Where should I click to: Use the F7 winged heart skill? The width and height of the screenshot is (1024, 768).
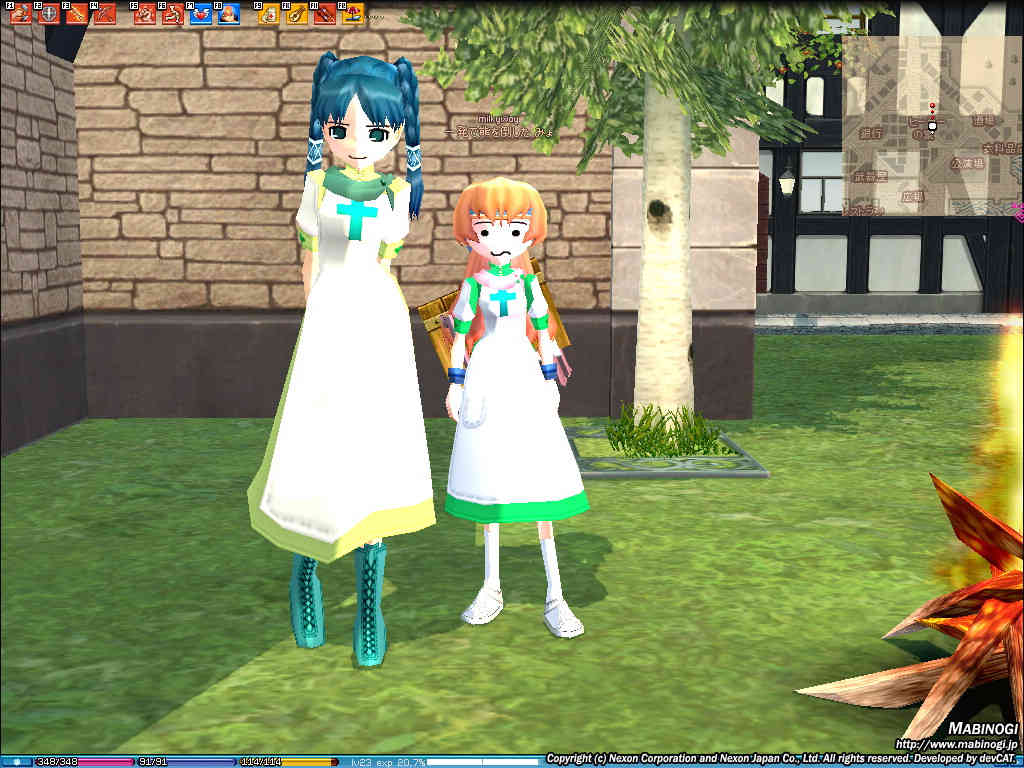point(200,14)
